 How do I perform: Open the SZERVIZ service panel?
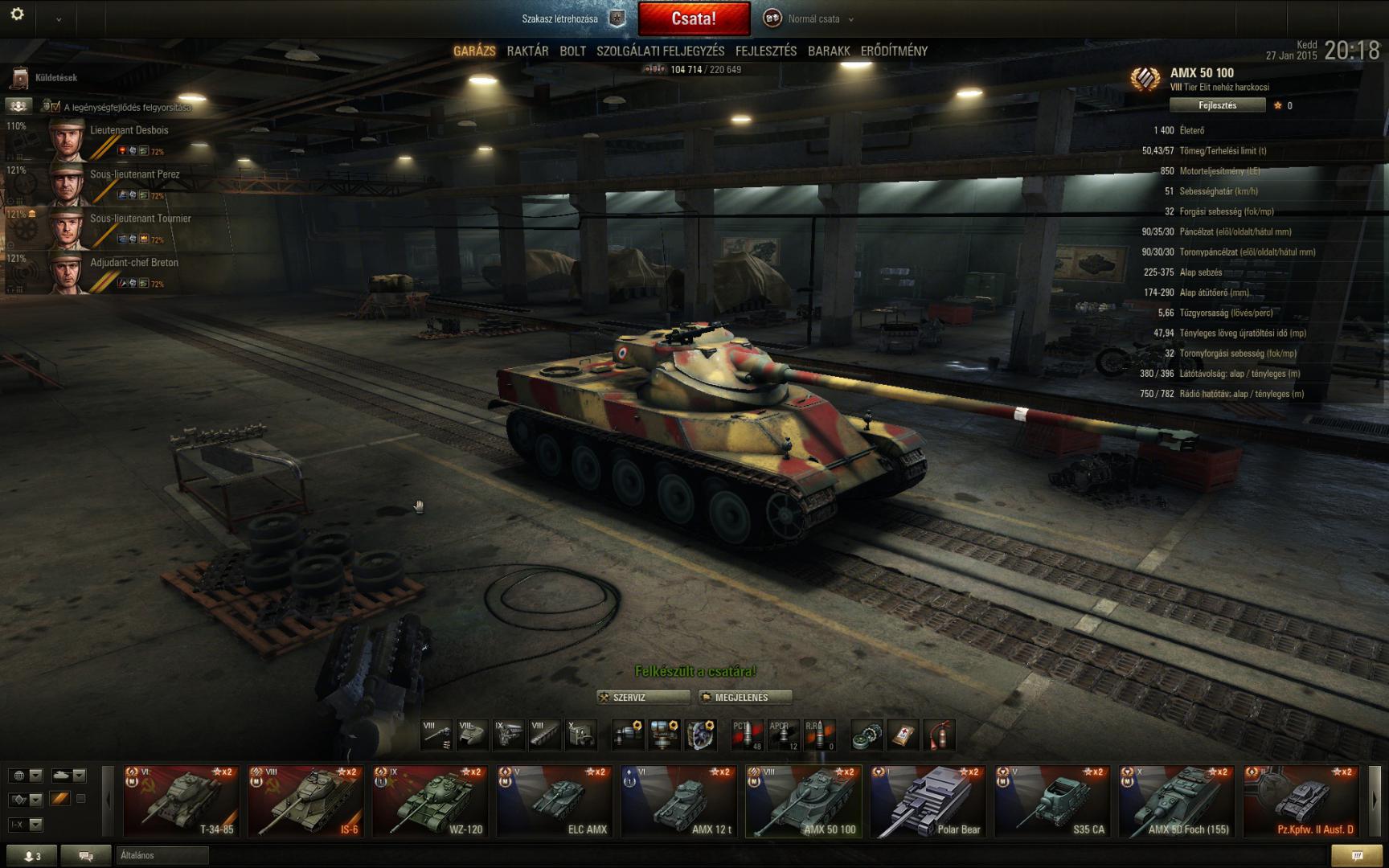point(642,698)
